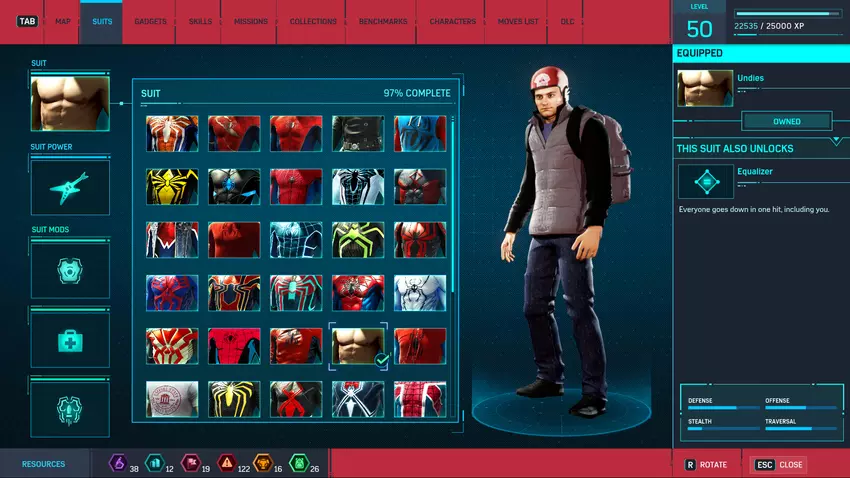Open the Collections tab

[x=313, y=21]
